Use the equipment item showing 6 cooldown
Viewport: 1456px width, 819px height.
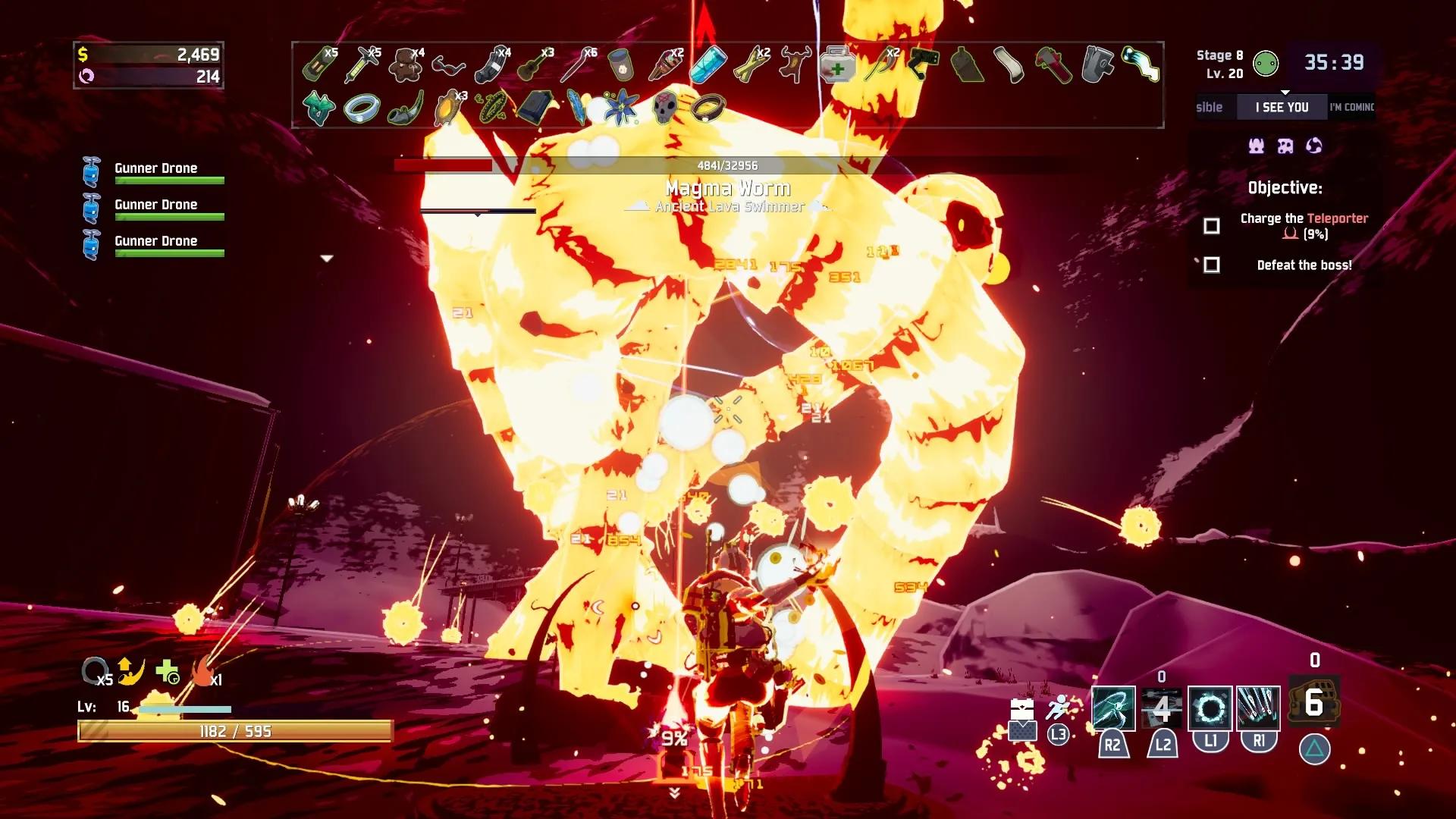pyautogui.click(x=1314, y=703)
